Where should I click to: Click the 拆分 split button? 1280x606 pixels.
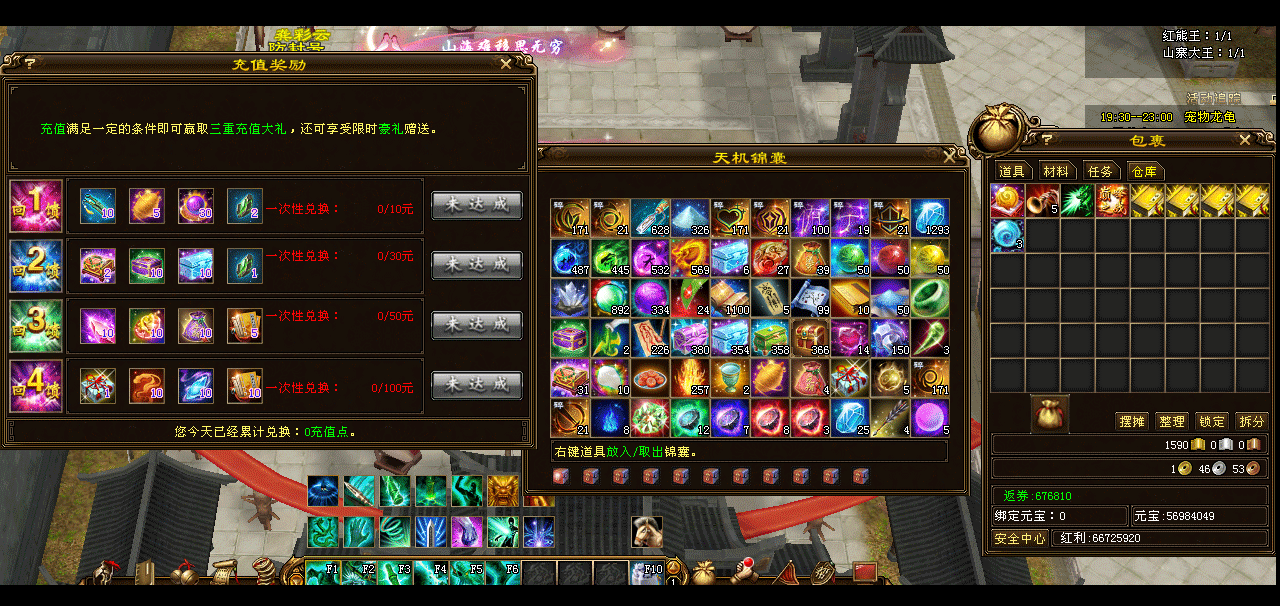(1251, 422)
